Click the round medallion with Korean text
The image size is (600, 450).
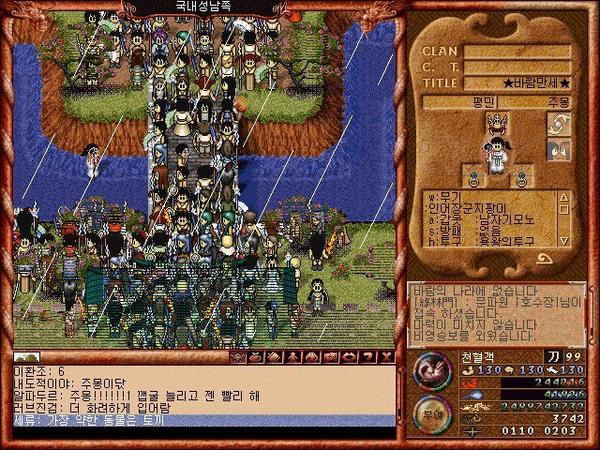click(x=430, y=412)
